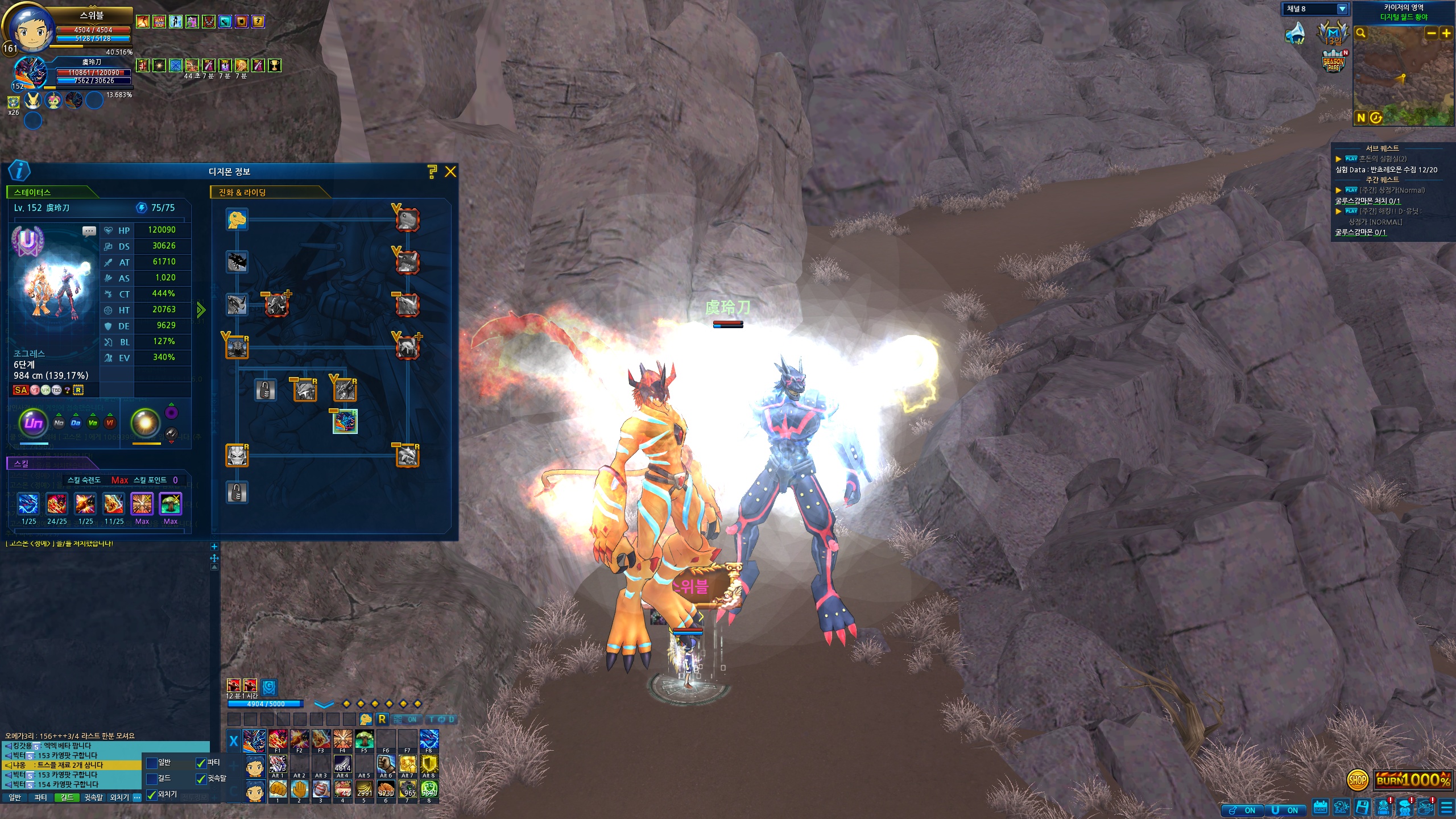Open the EVENT calendar menu icon

click(x=1320, y=808)
